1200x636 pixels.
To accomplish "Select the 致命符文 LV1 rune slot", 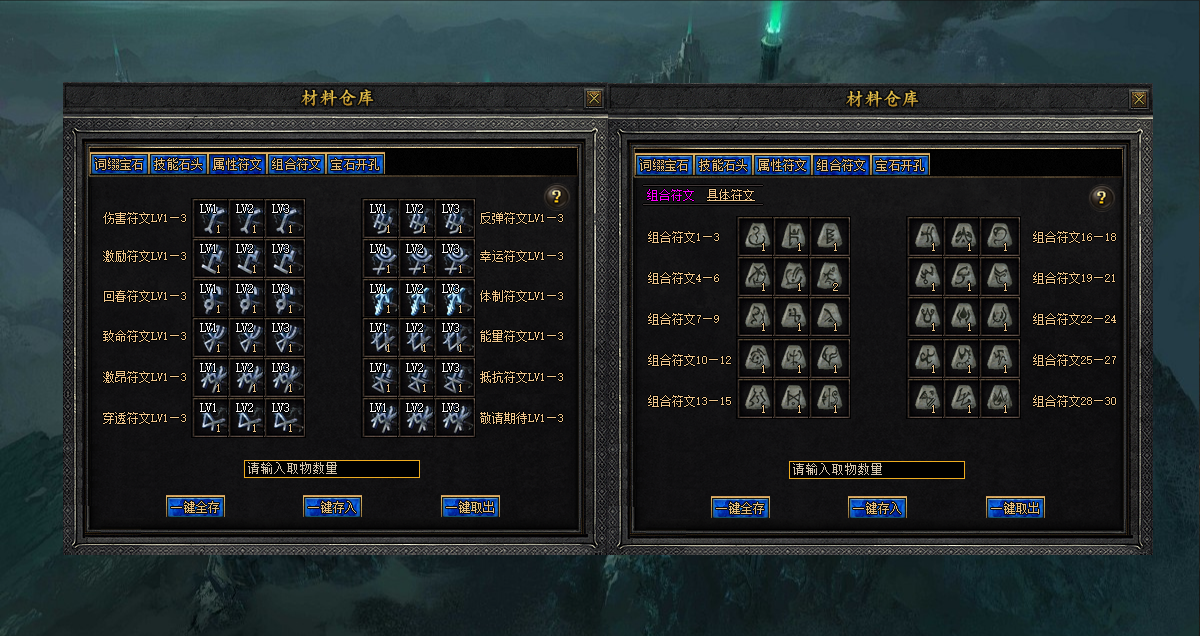I will coord(212,337).
